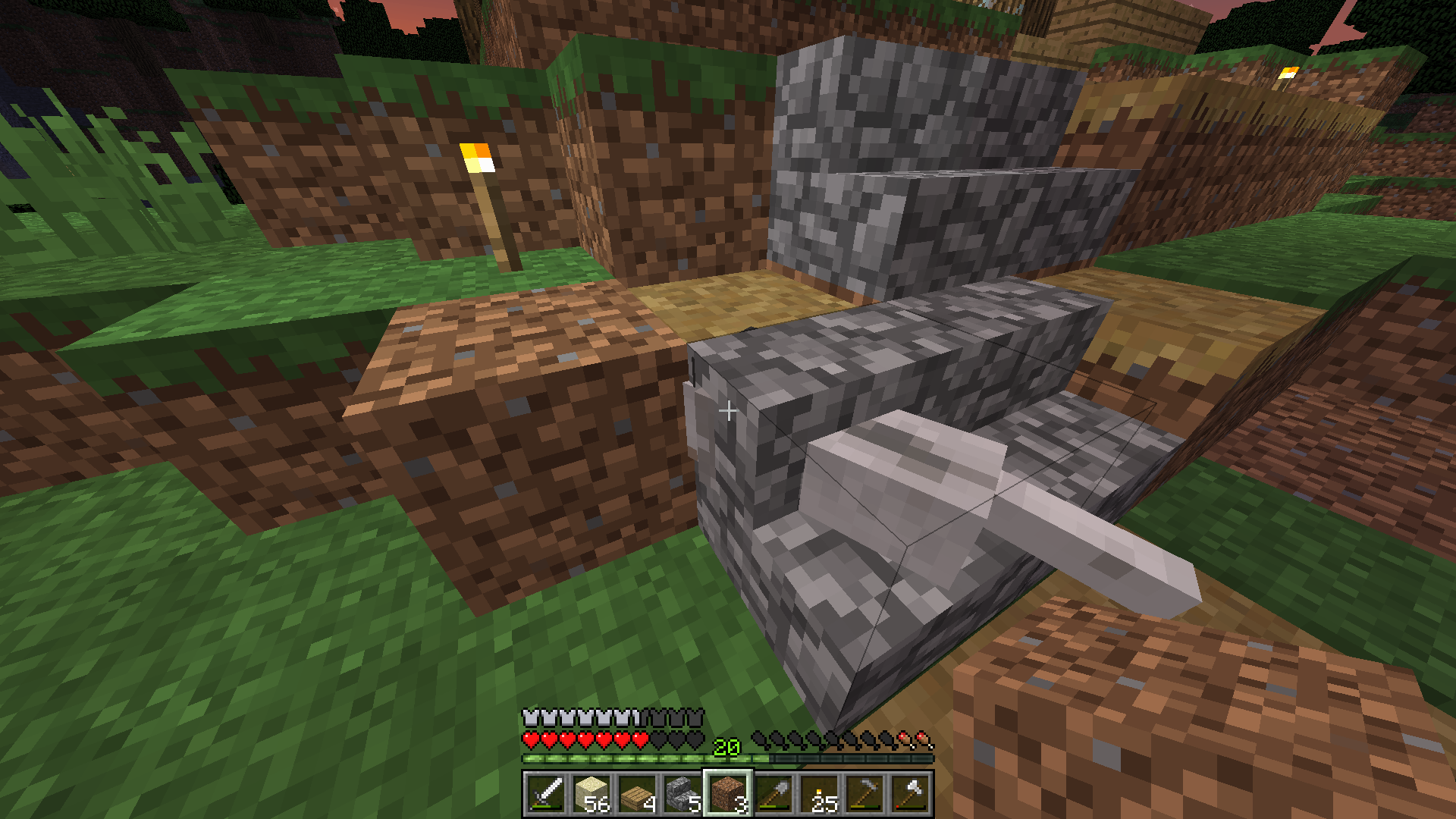The height and width of the screenshot is (819, 1456).
Task: Pick the cobblestone stairs slot
Action: [x=682, y=794]
